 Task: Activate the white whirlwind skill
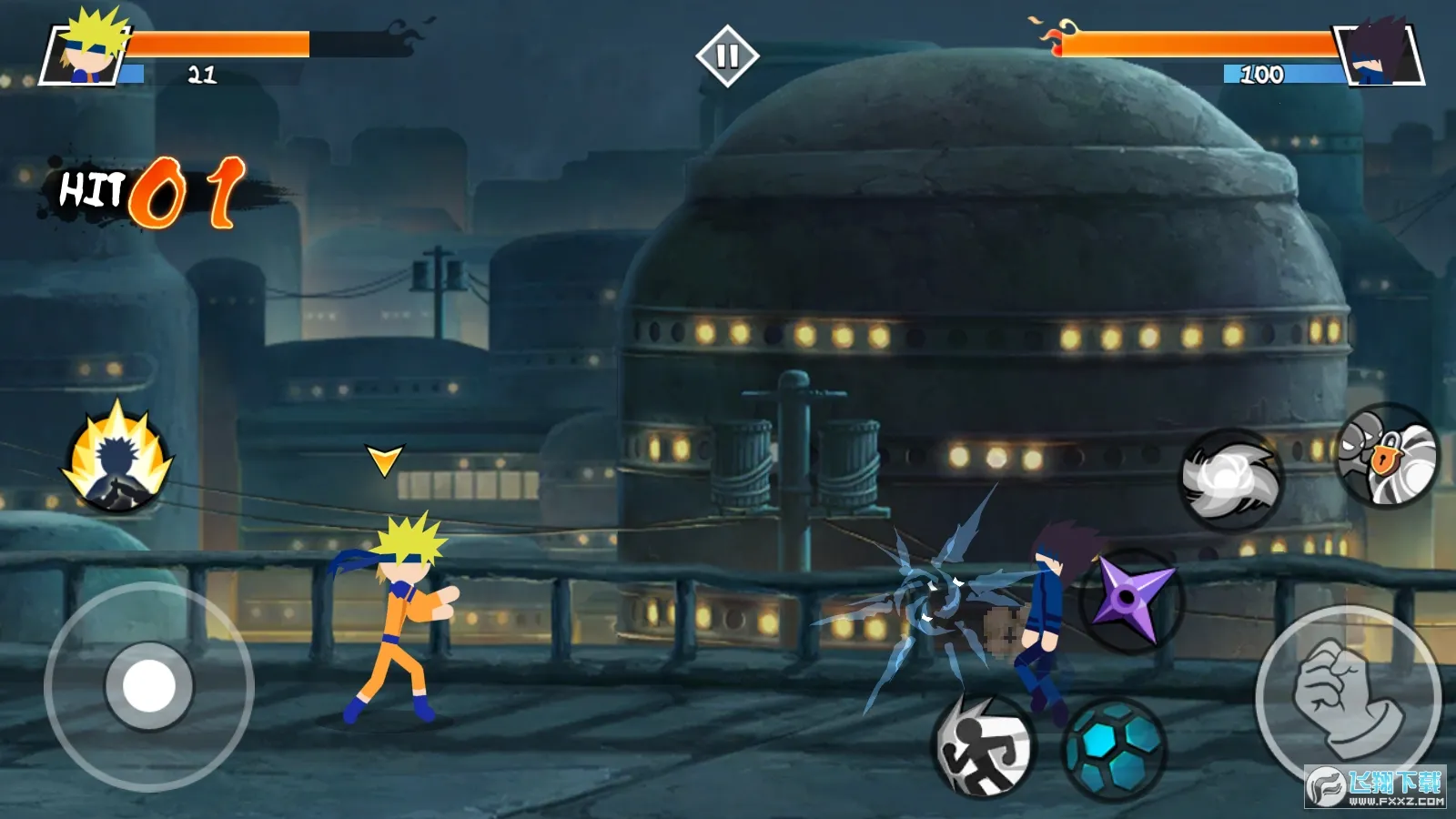[1230, 480]
